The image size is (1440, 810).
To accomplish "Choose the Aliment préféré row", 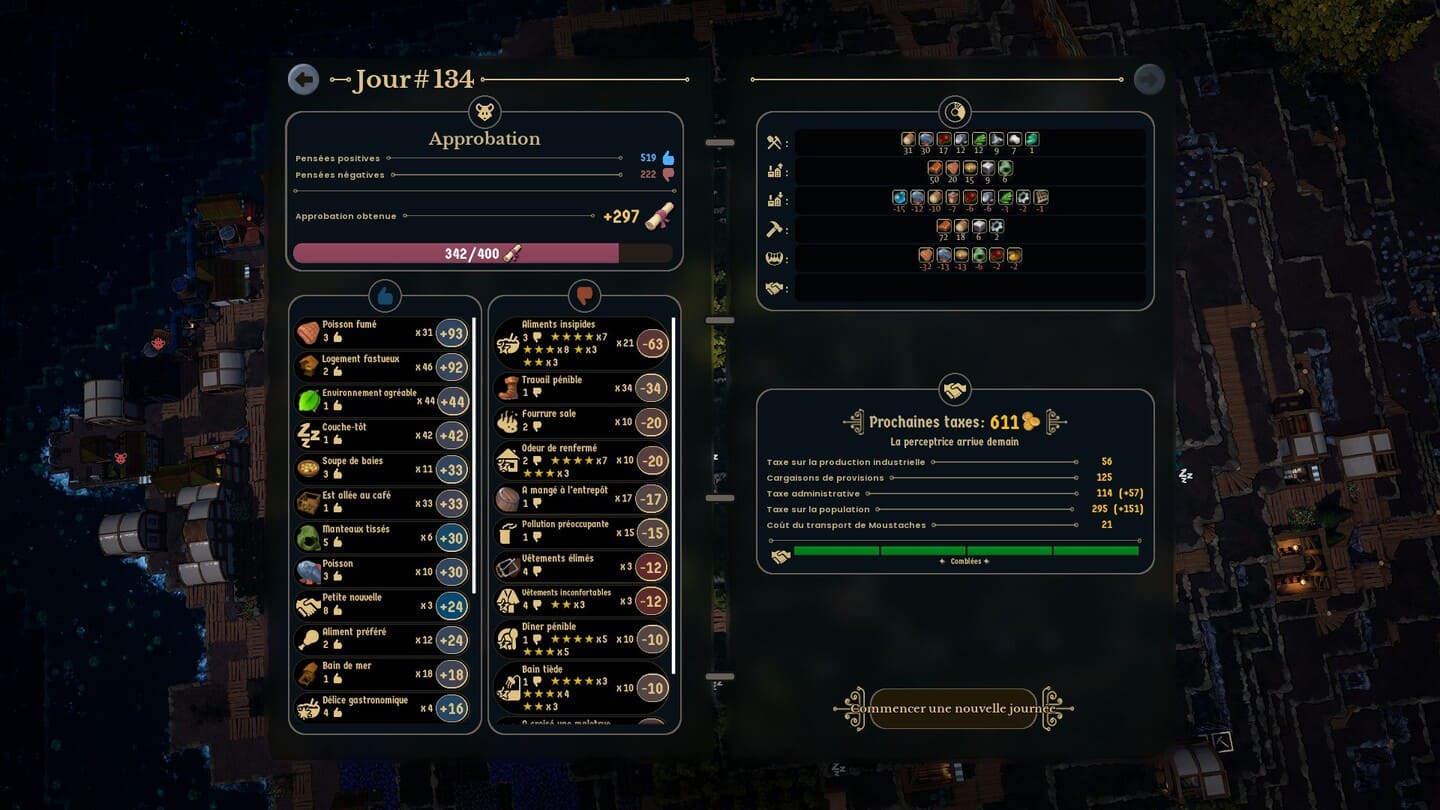I will (381, 639).
